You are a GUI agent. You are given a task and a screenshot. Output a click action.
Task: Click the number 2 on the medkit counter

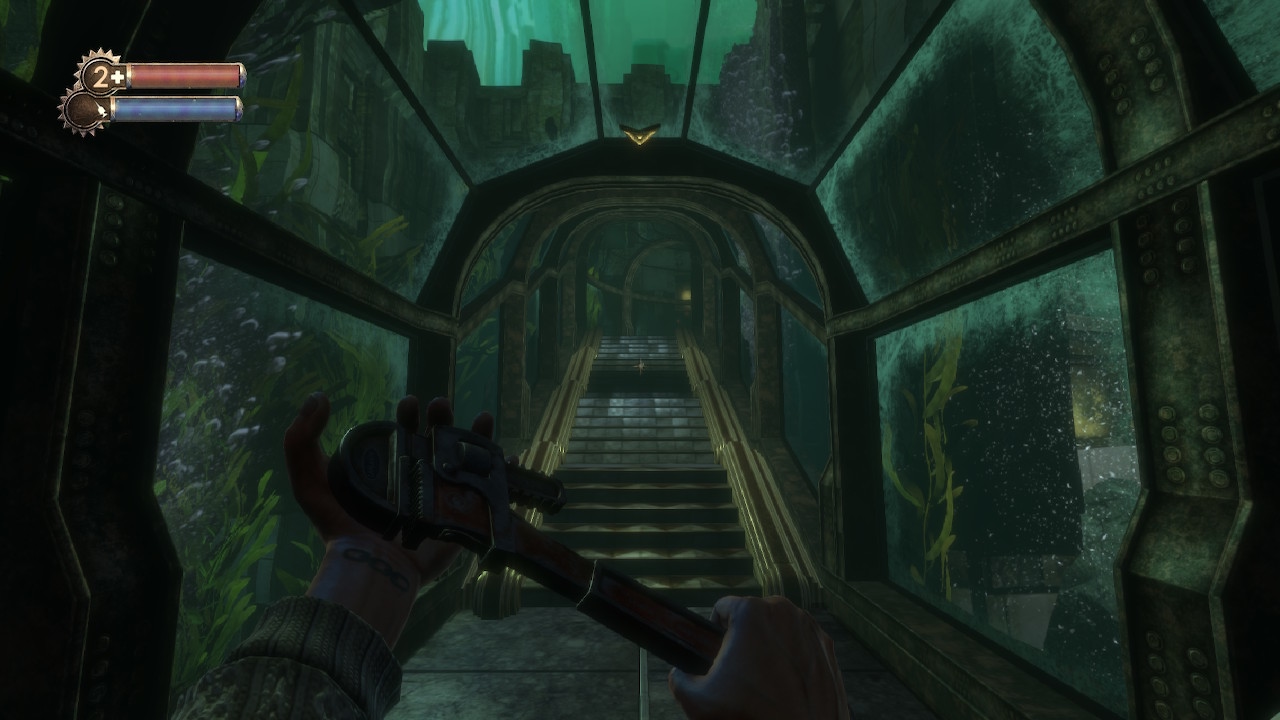tap(98, 77)
